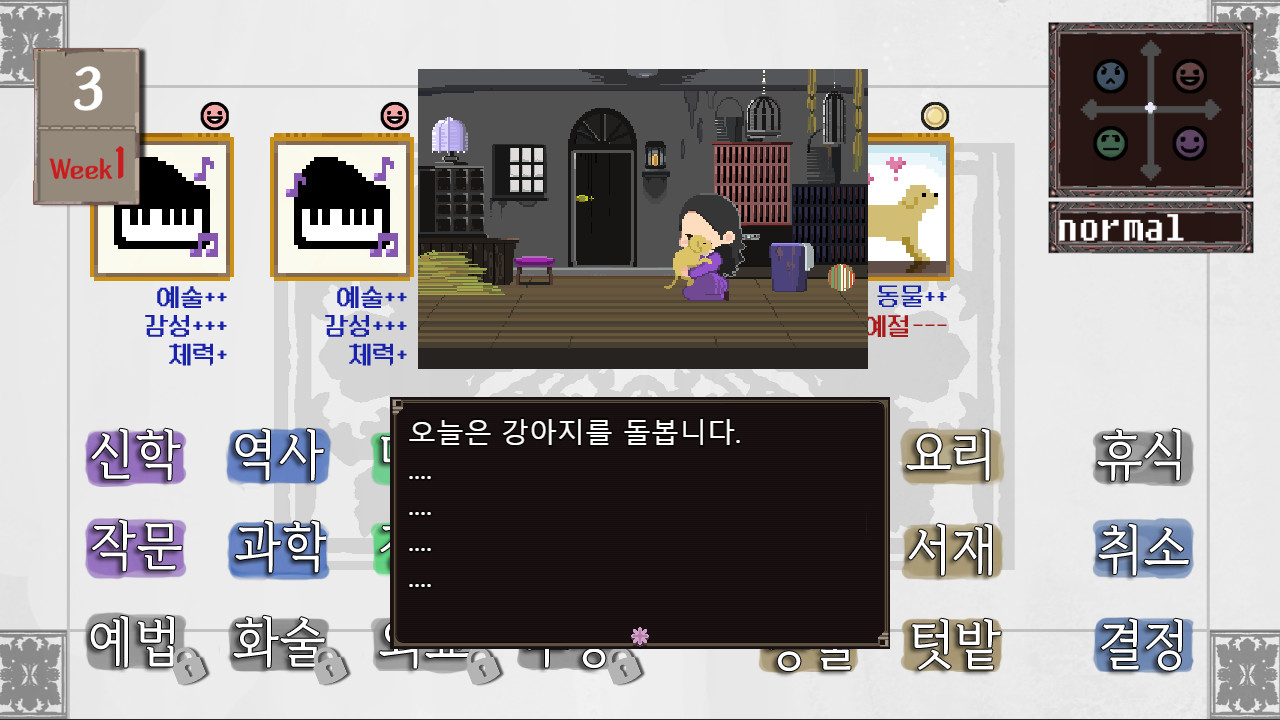Select the piano icon on the second schedule card
This screenshot has height=720, width=1280.
click(x=342, y=207)
